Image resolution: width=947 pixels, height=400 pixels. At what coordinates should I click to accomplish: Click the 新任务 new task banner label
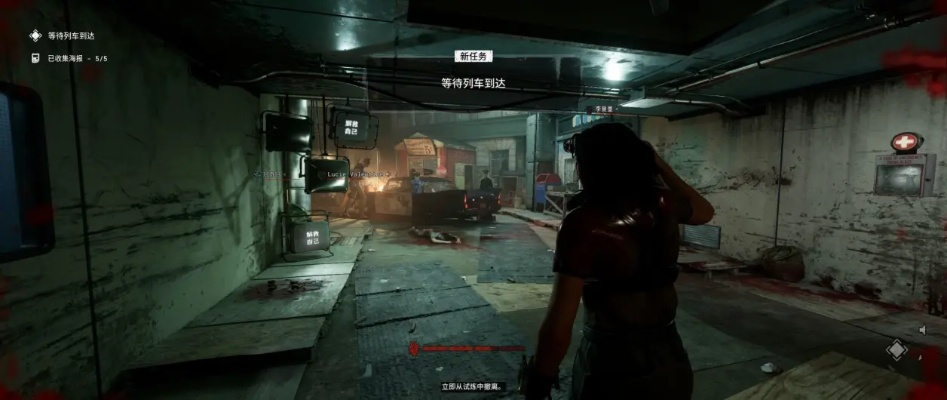tap(473, 57)
